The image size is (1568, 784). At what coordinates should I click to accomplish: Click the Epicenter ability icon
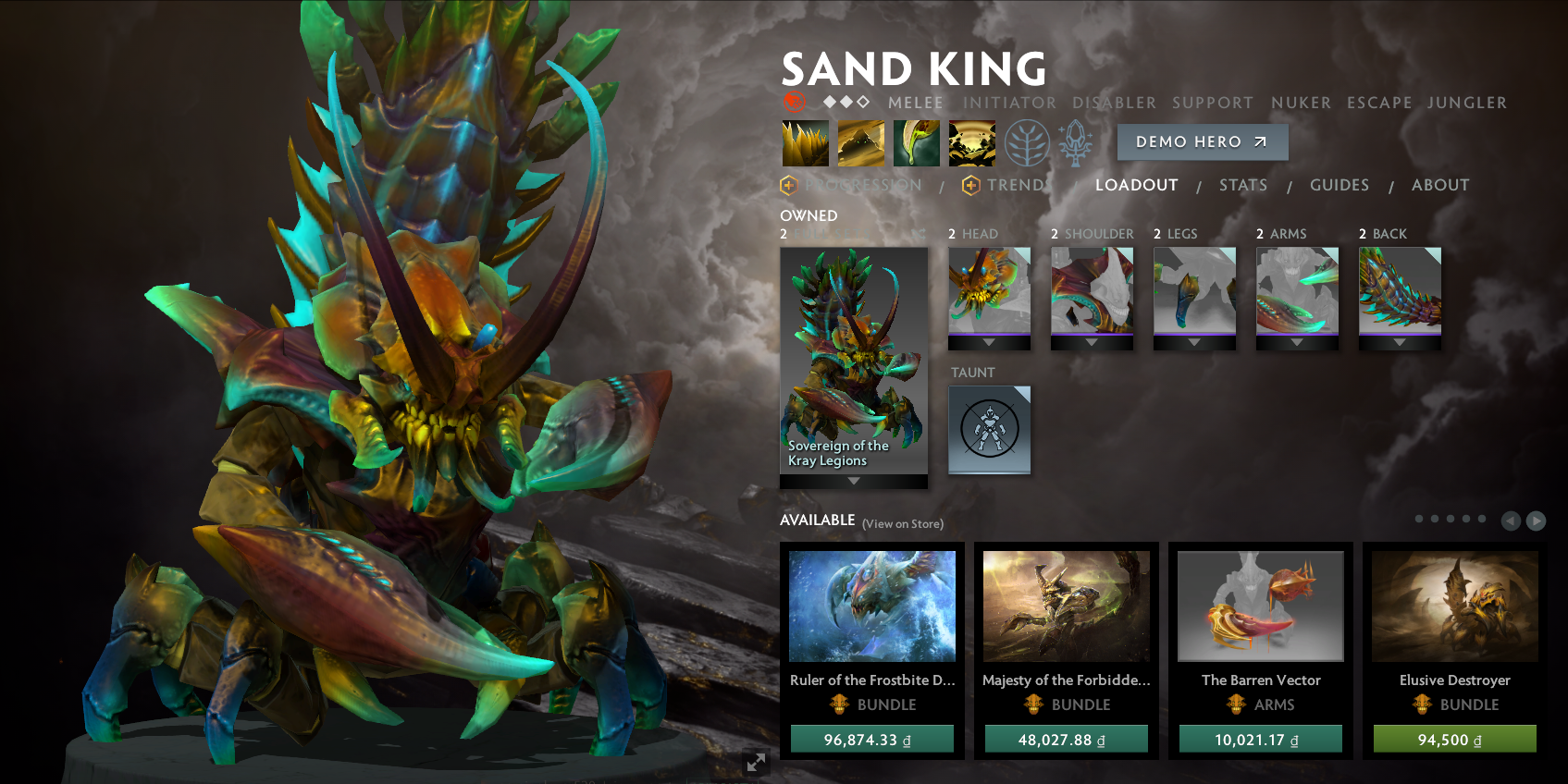[972, 142]
